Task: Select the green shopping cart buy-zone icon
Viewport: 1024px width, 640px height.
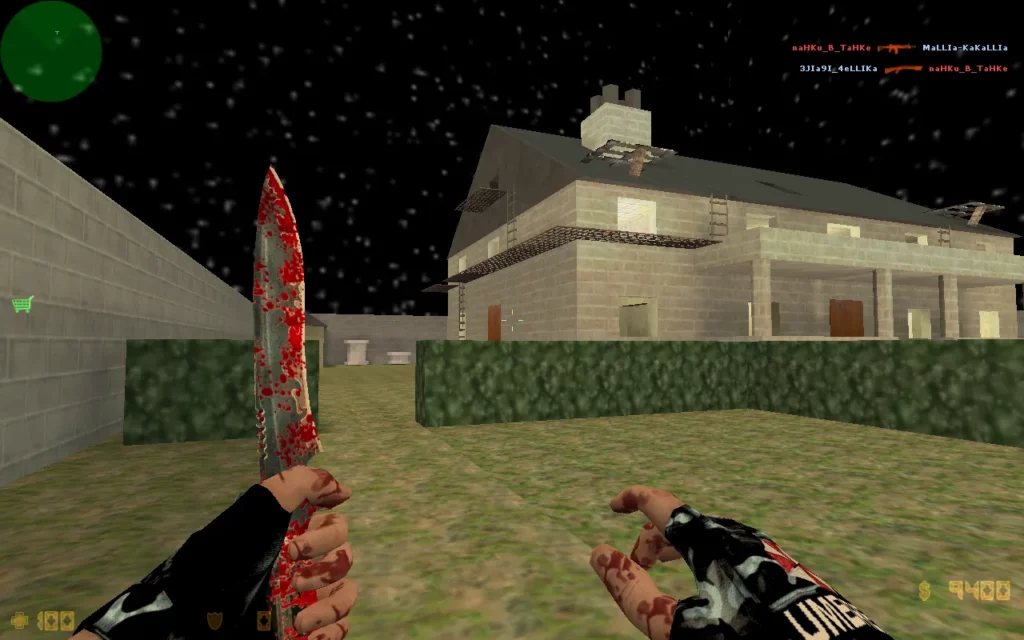Action: tap(22, 303)
